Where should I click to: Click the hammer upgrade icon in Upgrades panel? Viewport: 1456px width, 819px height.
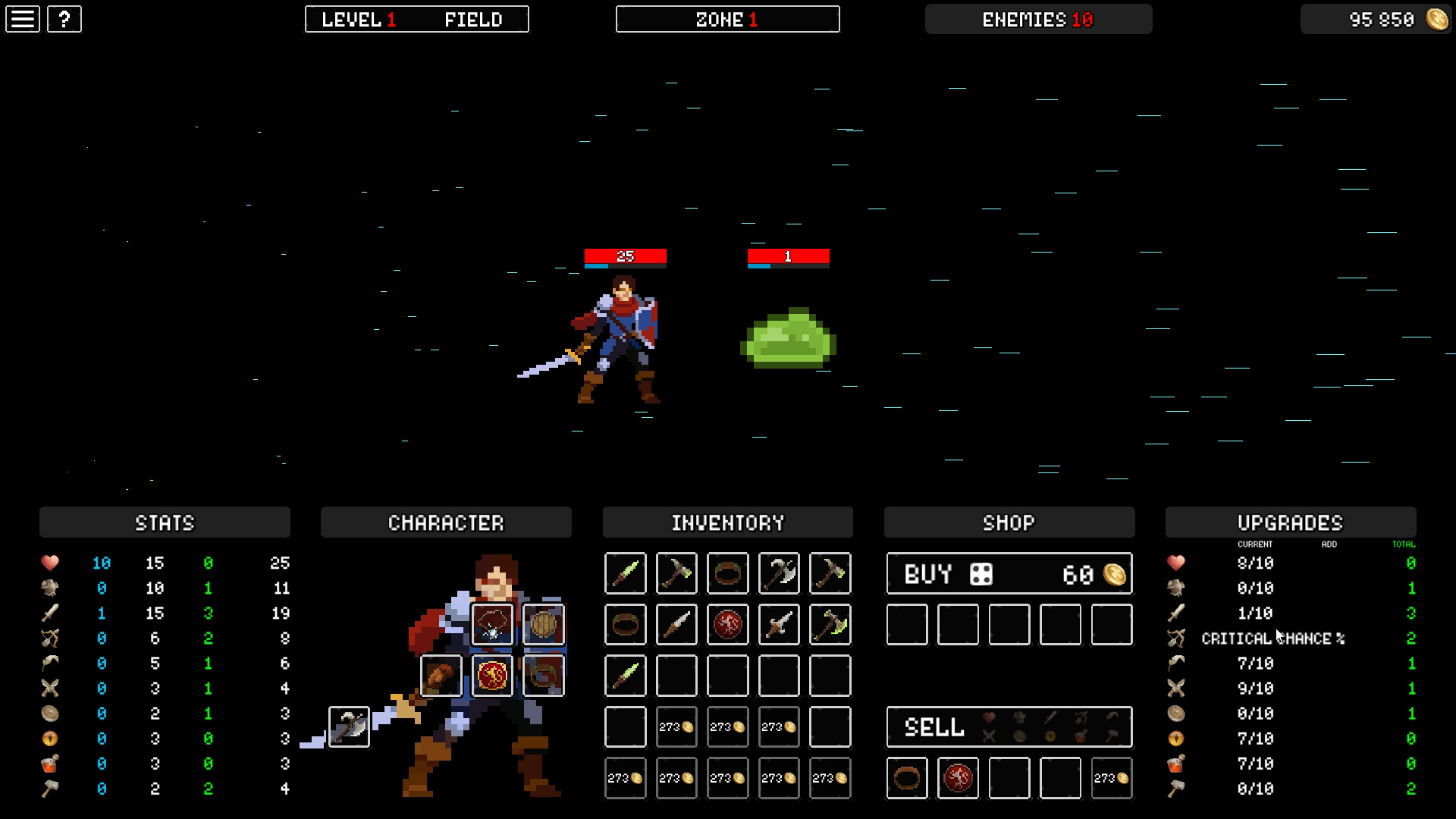pyautogui.click(x=1175, y=789)
